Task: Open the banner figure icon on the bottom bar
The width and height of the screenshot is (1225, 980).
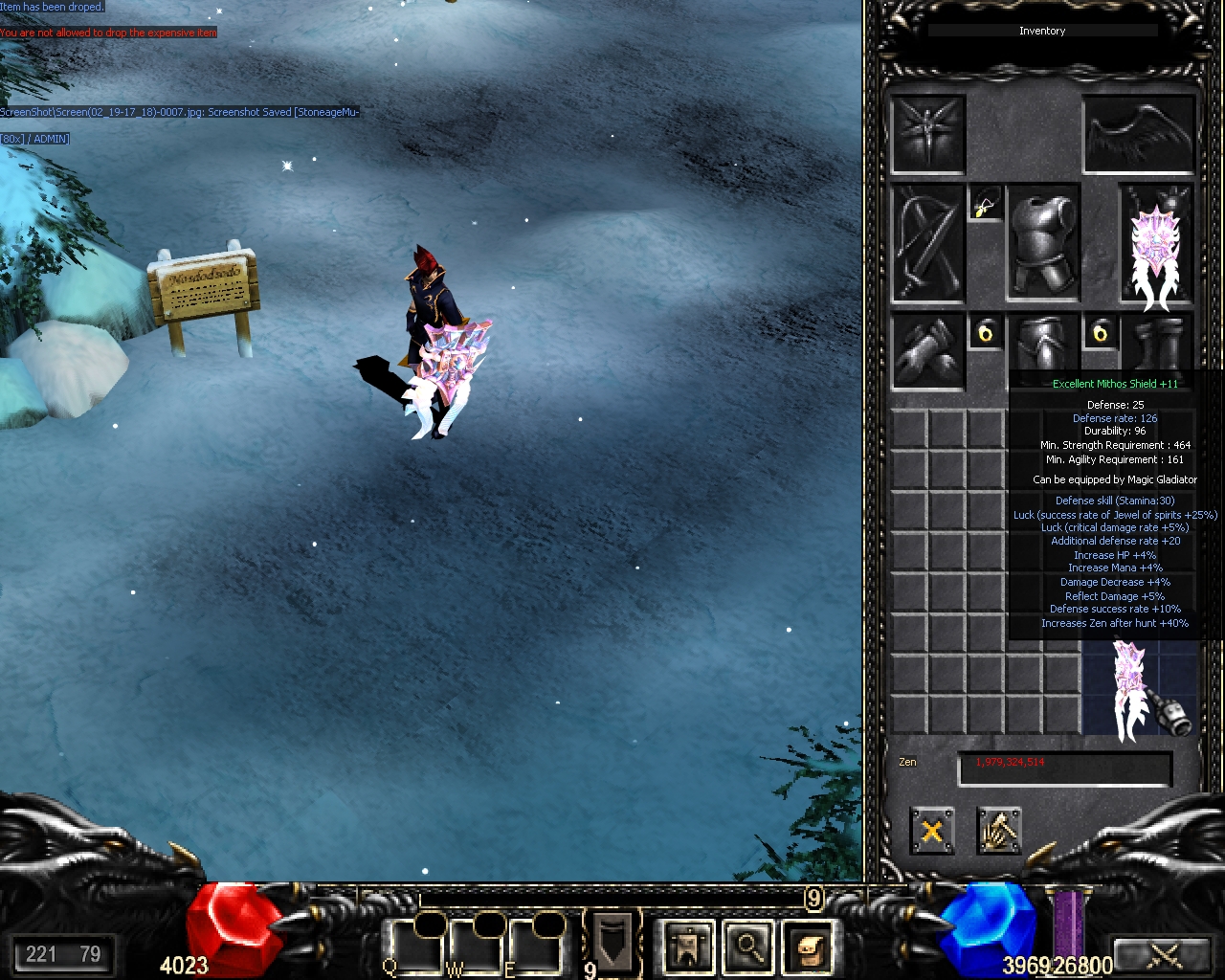Action: (x=687, y=947)
